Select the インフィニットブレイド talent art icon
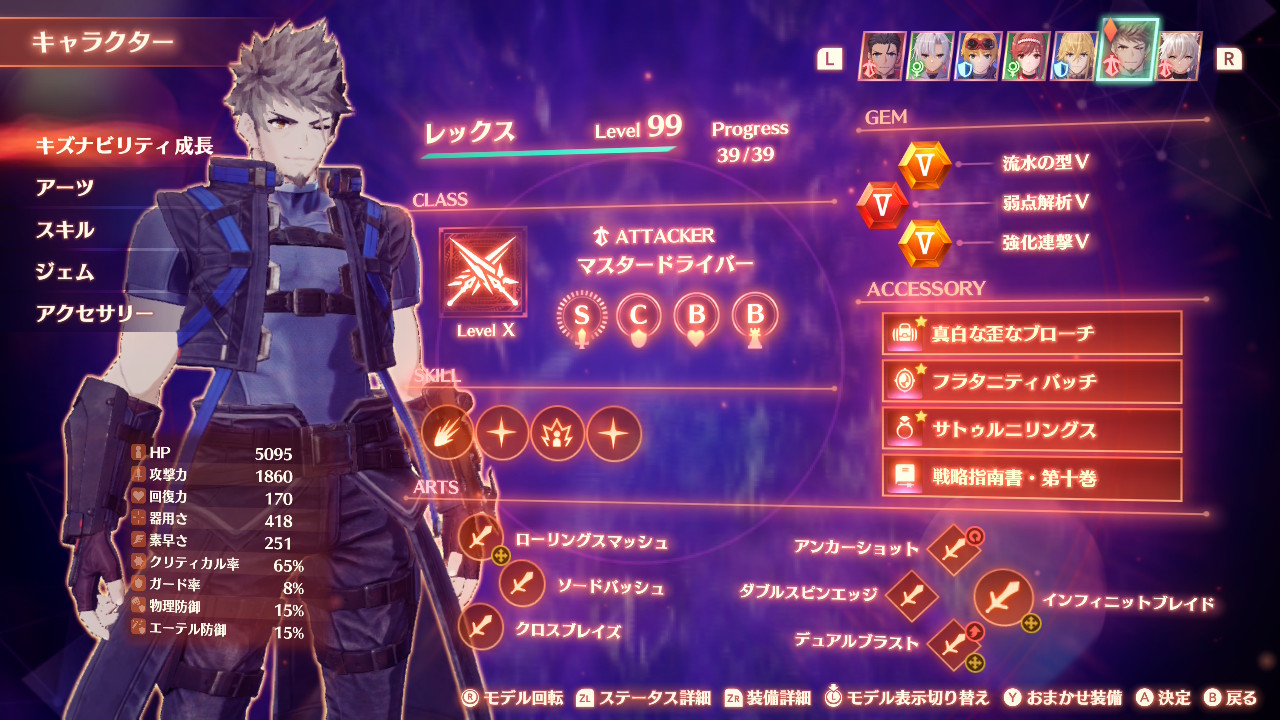 [1002, 597]
